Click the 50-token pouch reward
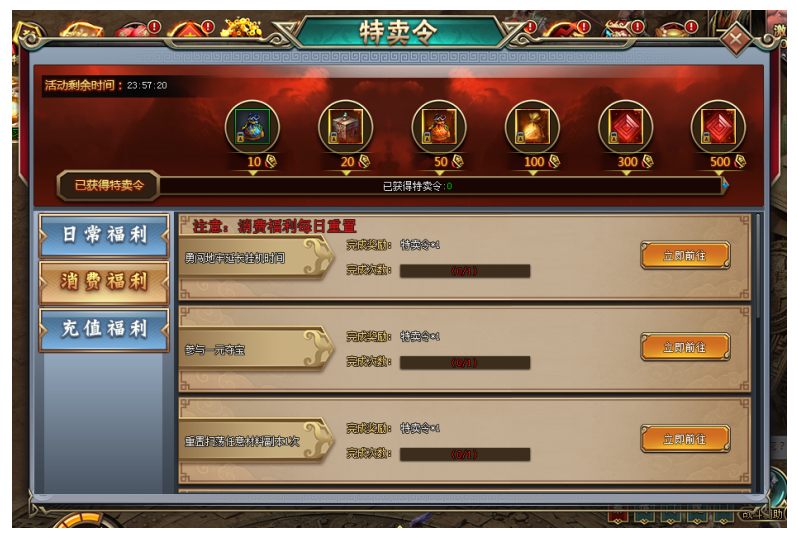The image size is (797, 536). (439, 127)
